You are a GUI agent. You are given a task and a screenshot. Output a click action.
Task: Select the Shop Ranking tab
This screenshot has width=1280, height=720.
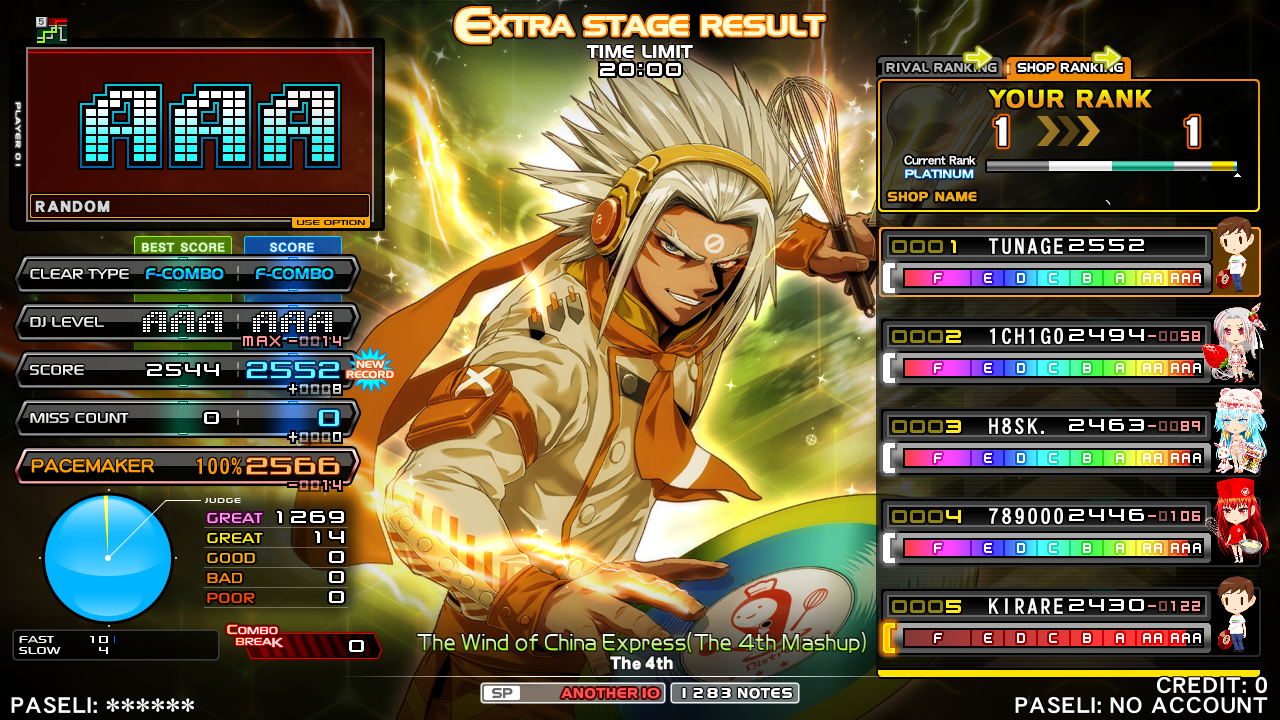[x=1068, y=68]
